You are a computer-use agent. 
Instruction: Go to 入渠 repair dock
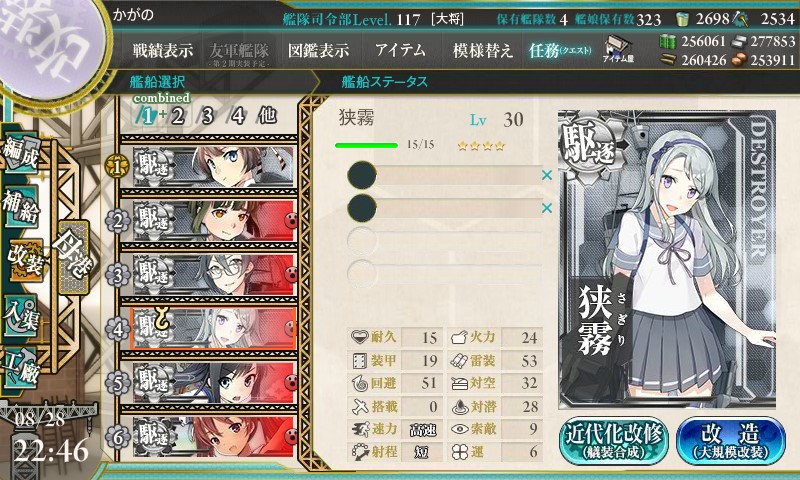[x=24, y=311]
